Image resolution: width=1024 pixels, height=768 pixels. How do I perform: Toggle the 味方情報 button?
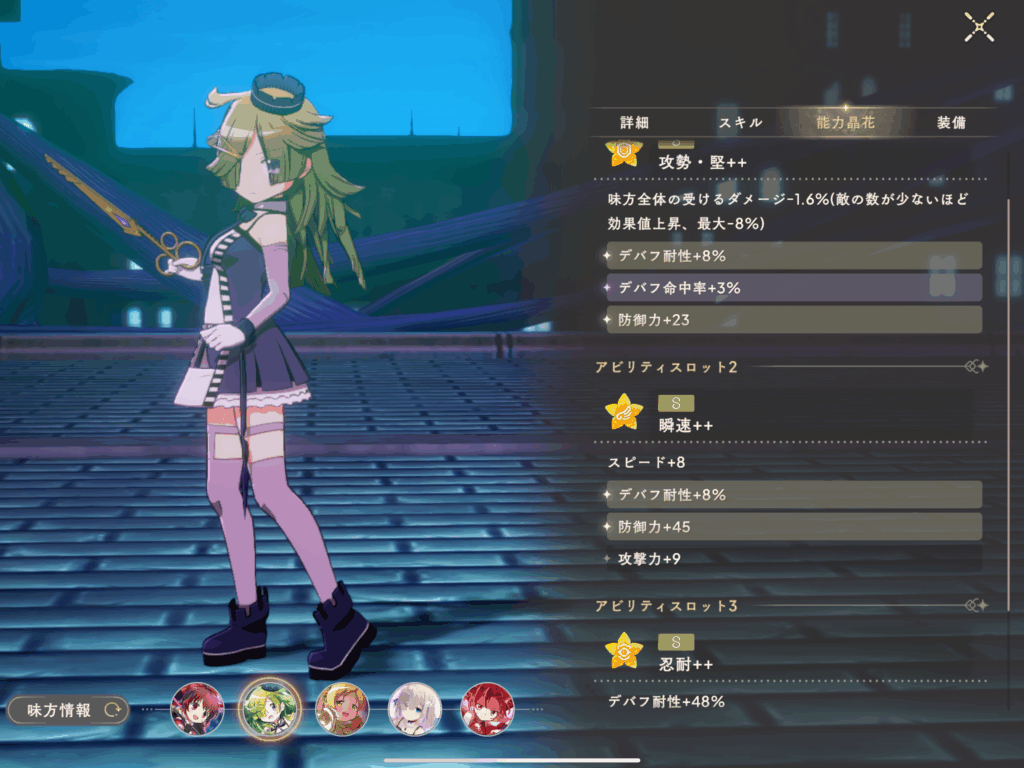pyautogui.click(x=68, y=710)
